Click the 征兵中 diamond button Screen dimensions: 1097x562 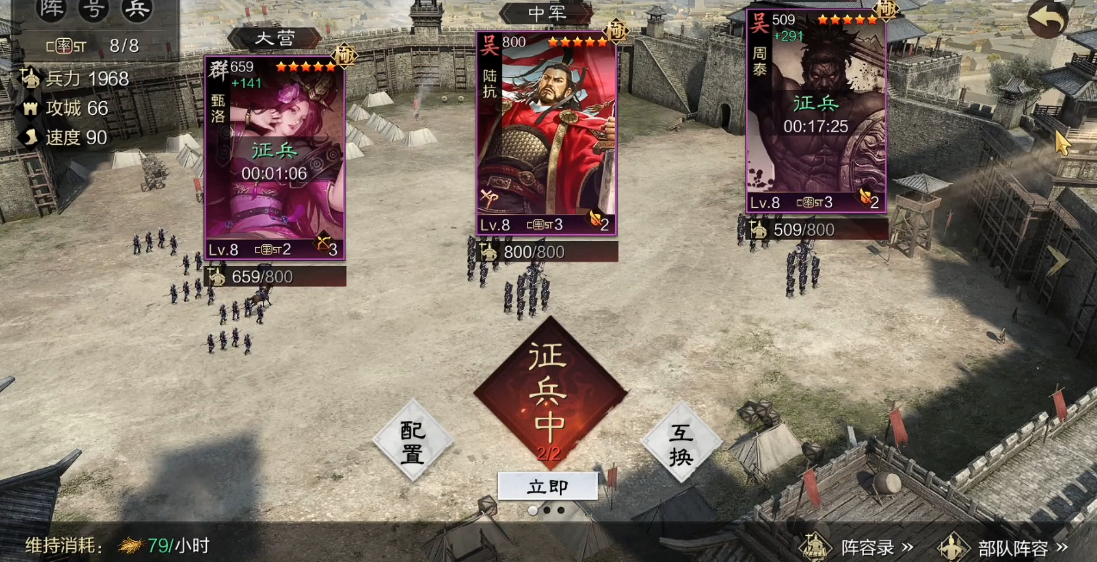tap(548, 393)
